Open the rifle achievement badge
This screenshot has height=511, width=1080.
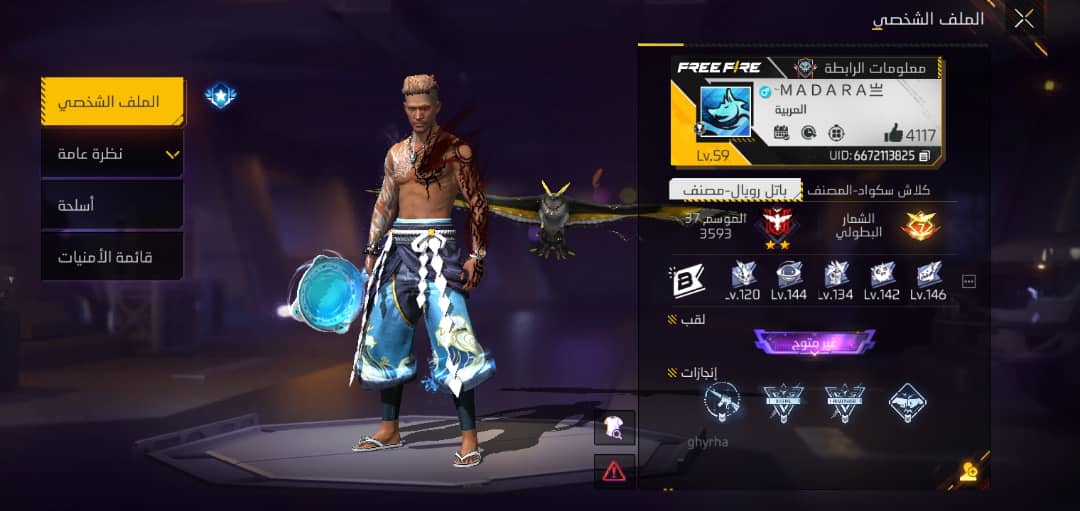pos(721,402)
